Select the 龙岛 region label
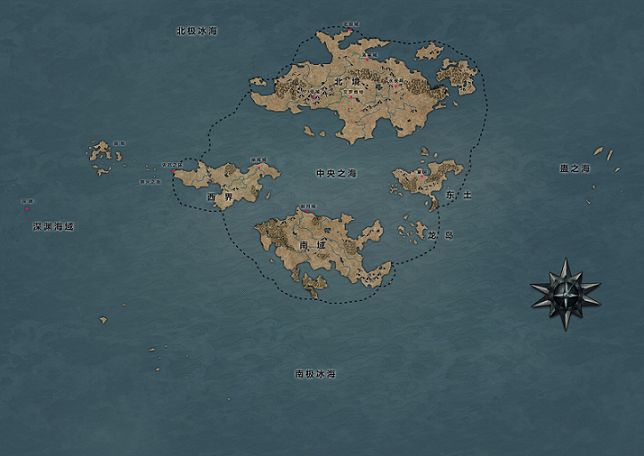 coord(440,235)
